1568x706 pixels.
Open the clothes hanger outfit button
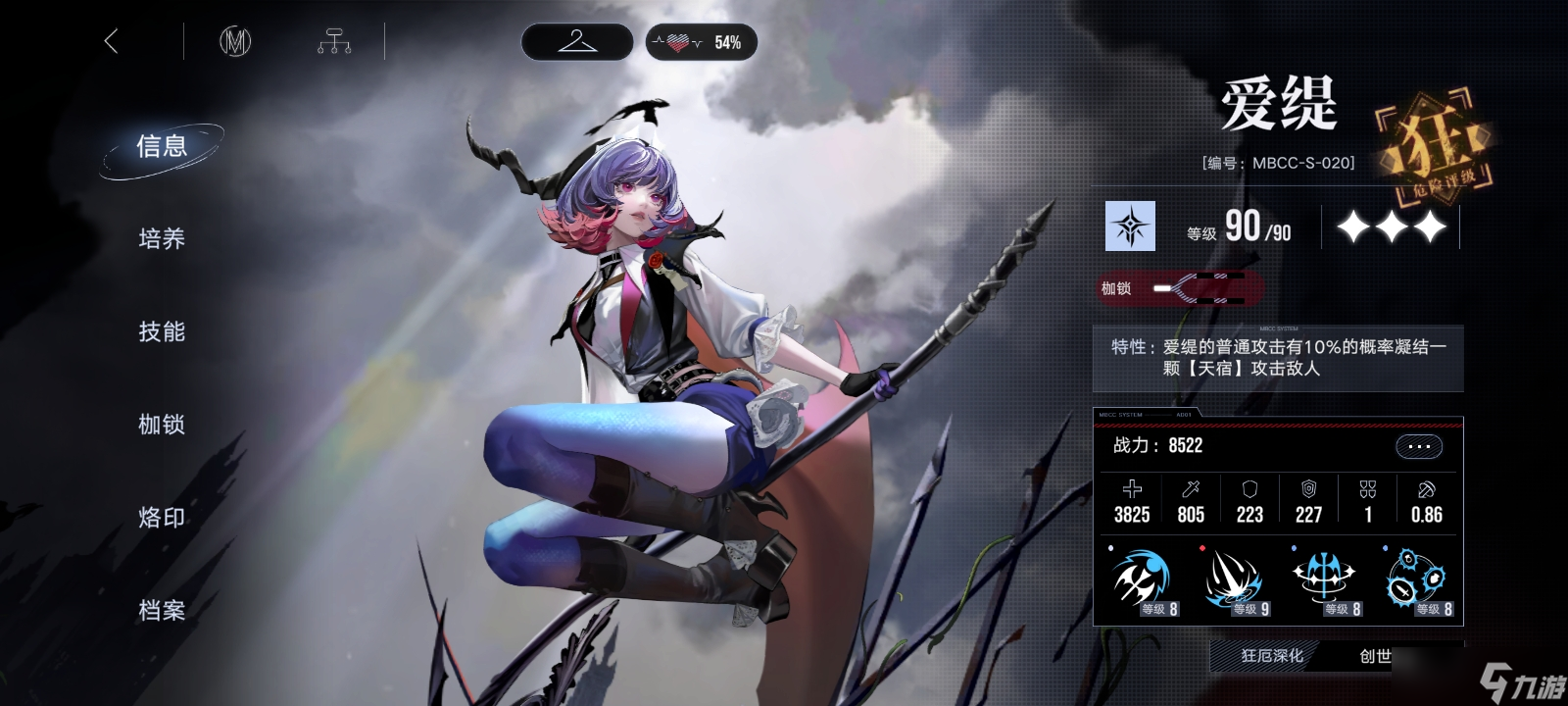pos(576,42)
